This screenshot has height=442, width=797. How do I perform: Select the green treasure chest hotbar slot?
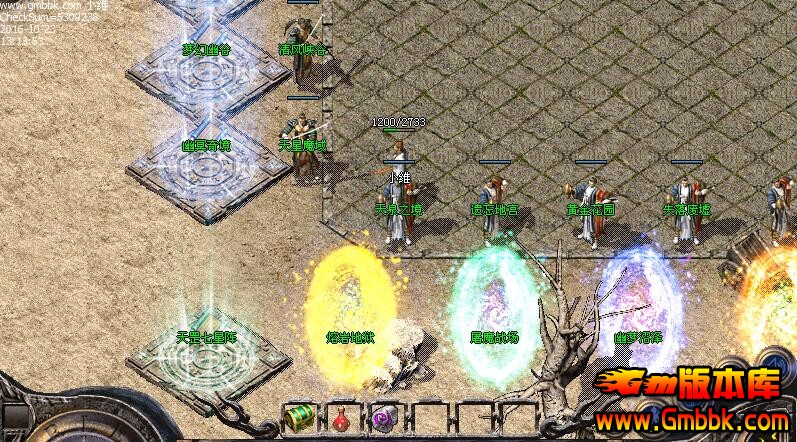pos(299,416)
